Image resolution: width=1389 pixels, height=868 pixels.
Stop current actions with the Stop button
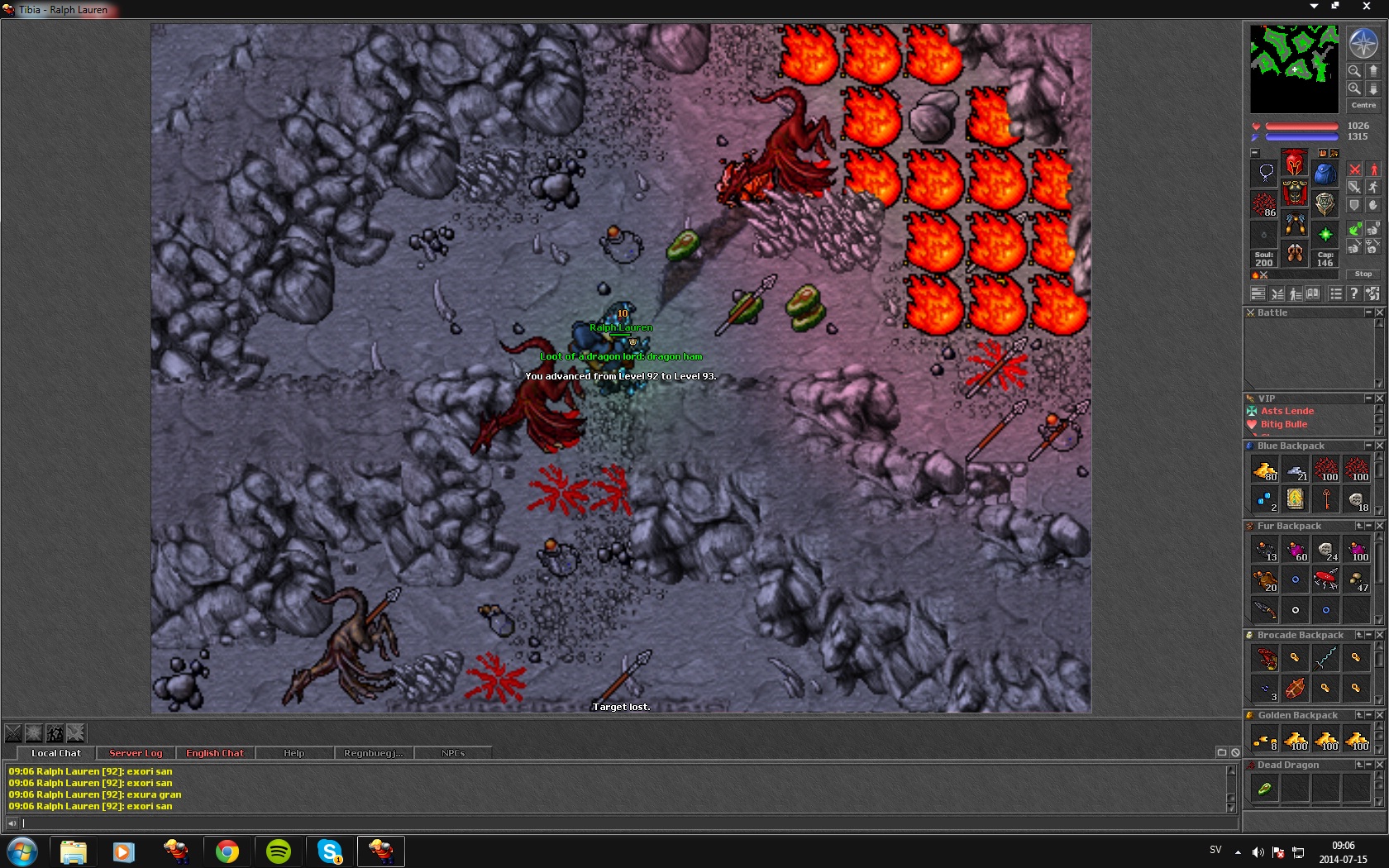pos(1363,274)
